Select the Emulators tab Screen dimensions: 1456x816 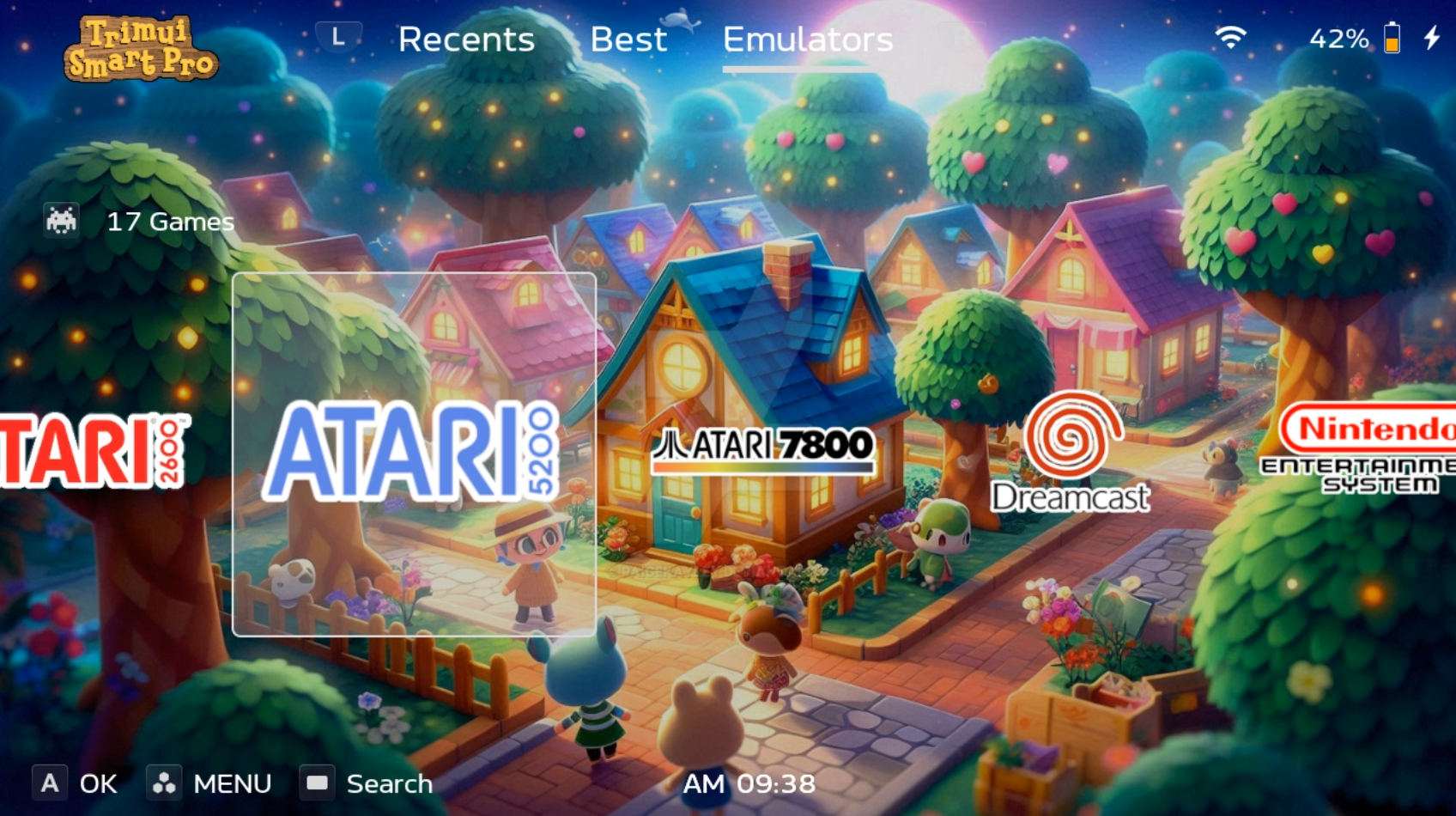coord(807,40)
